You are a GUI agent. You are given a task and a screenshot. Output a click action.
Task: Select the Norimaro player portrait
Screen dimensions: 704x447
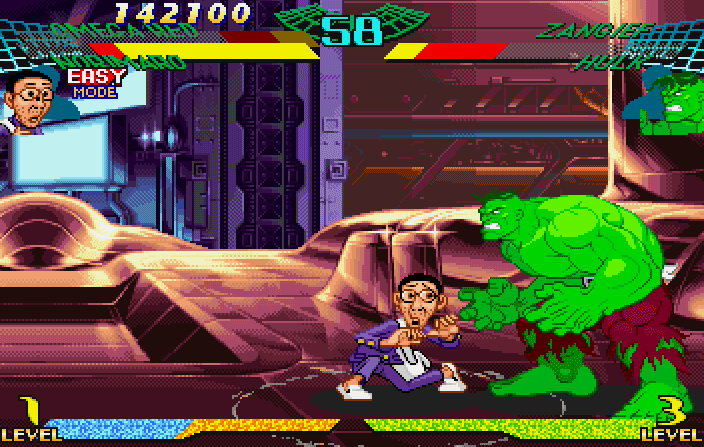tap(30, 103)
